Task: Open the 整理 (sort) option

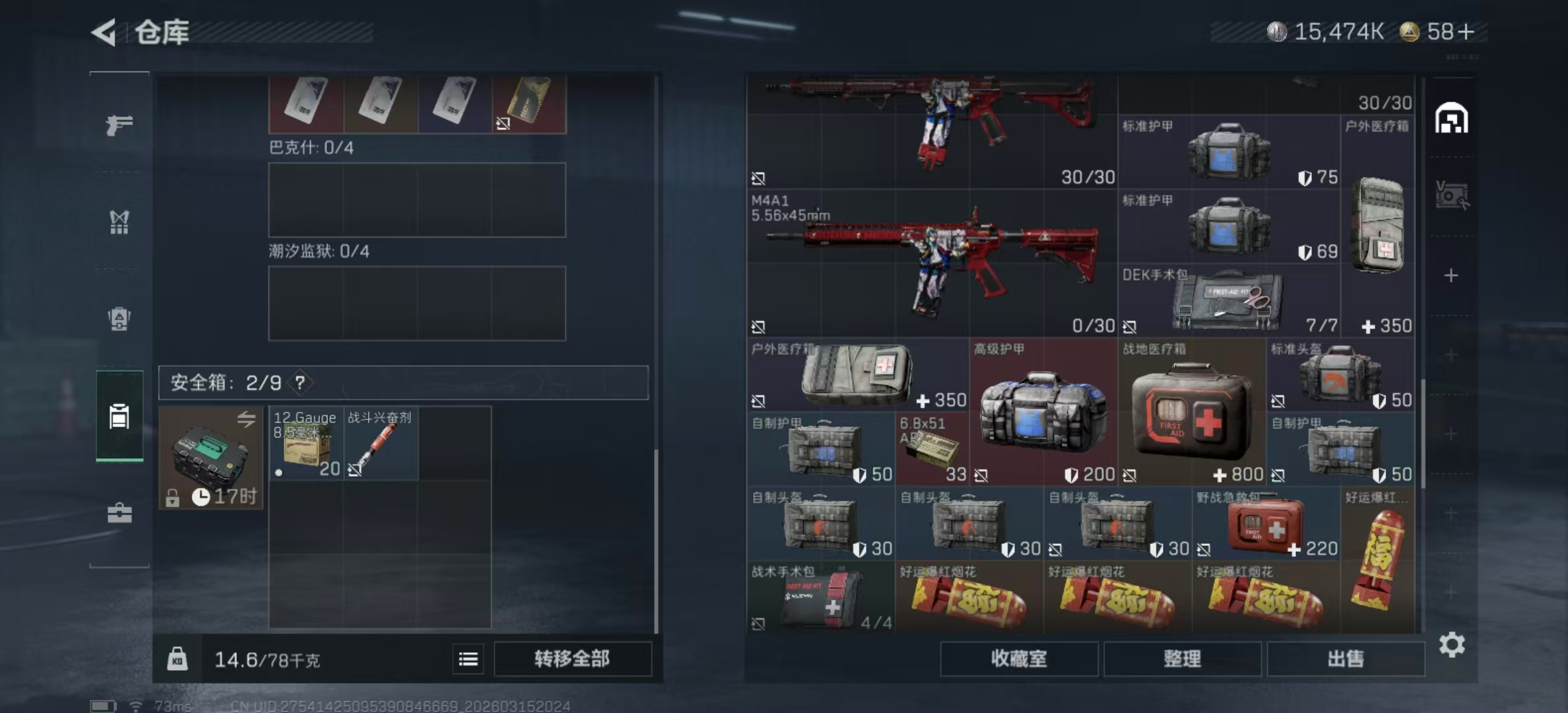Action: tap(1182, 659)
